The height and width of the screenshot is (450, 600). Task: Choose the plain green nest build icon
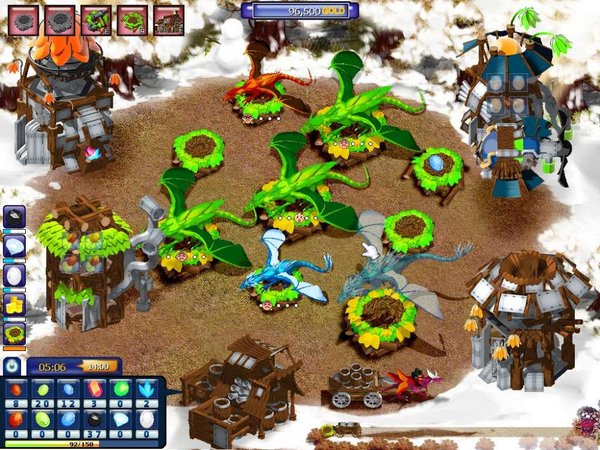pos(132,18)
